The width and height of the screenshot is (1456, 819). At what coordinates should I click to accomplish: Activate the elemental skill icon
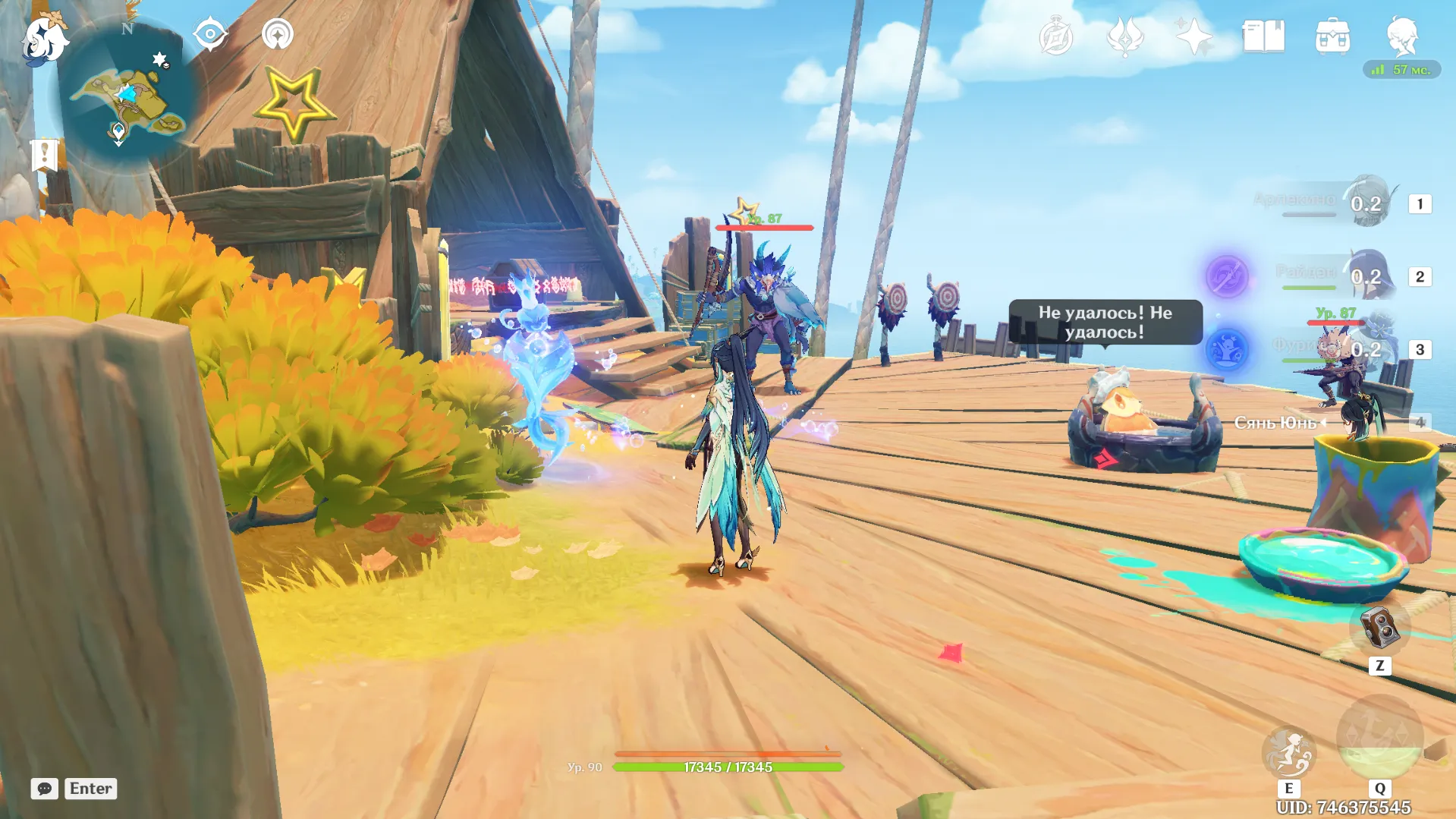pos(1288,752)
